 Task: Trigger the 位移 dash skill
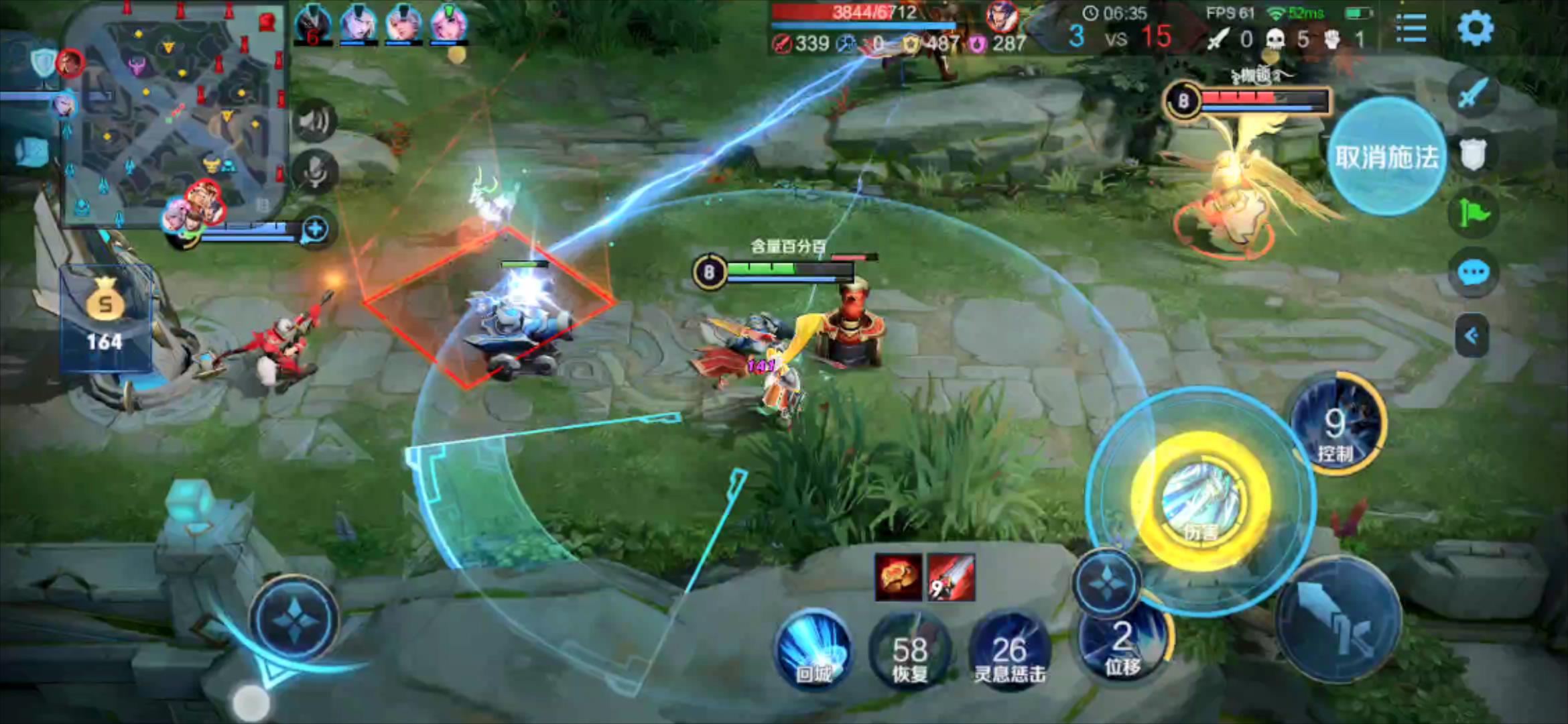pyautogui.click(x=1123, y=644)
